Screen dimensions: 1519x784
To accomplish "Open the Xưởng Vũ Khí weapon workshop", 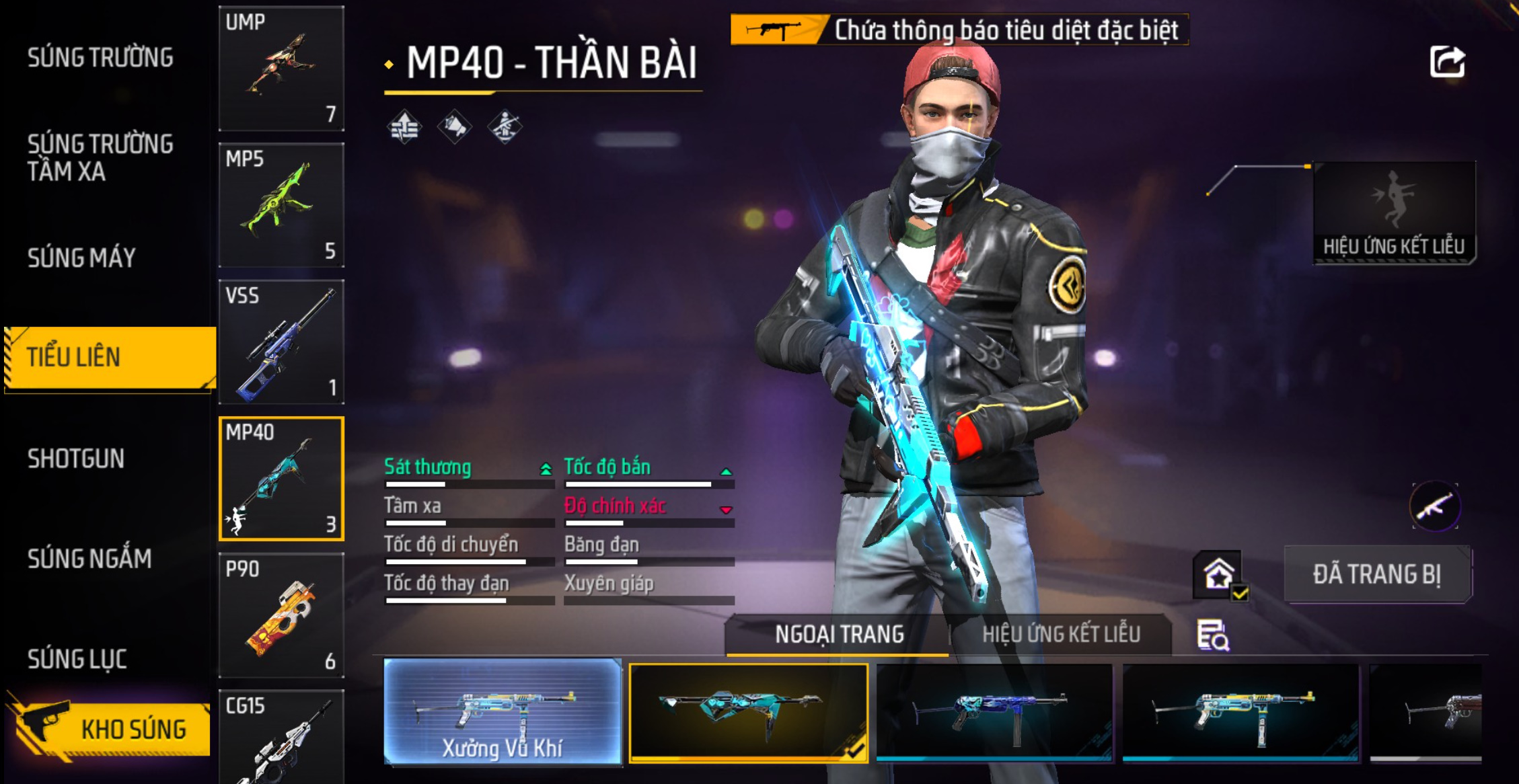I will coord(503,711).
